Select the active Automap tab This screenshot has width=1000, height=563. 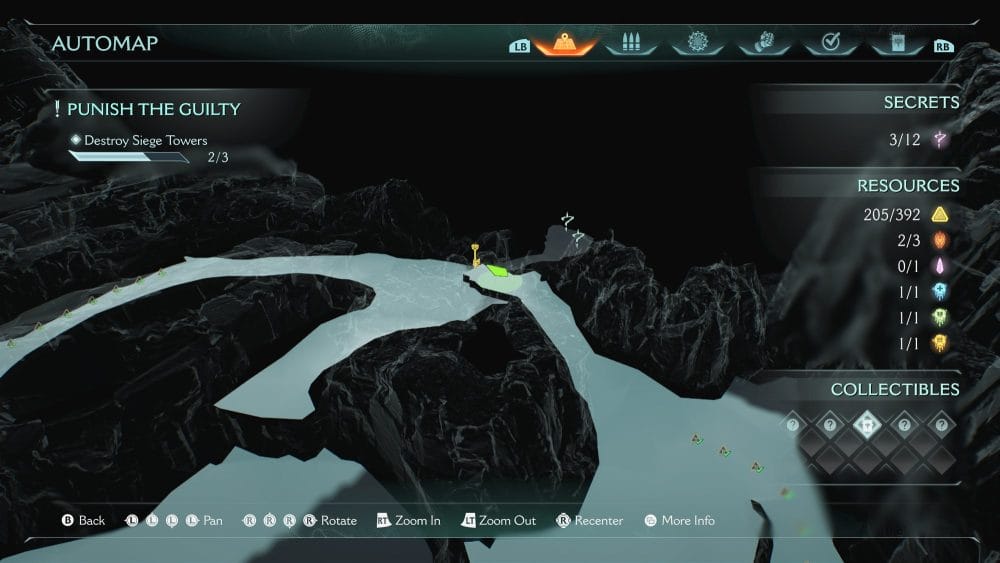tap(566, 44)
